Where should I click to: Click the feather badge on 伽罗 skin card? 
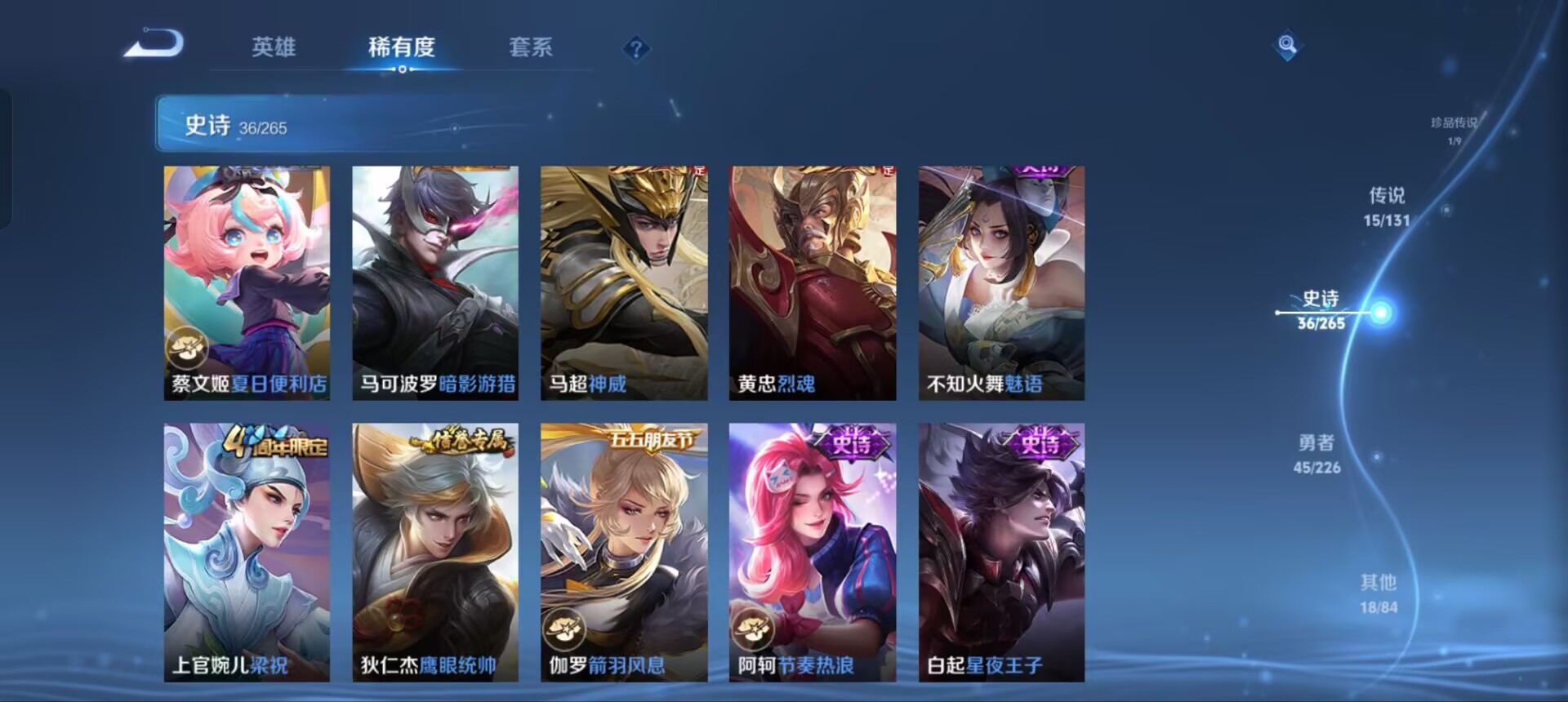[565, 629]
